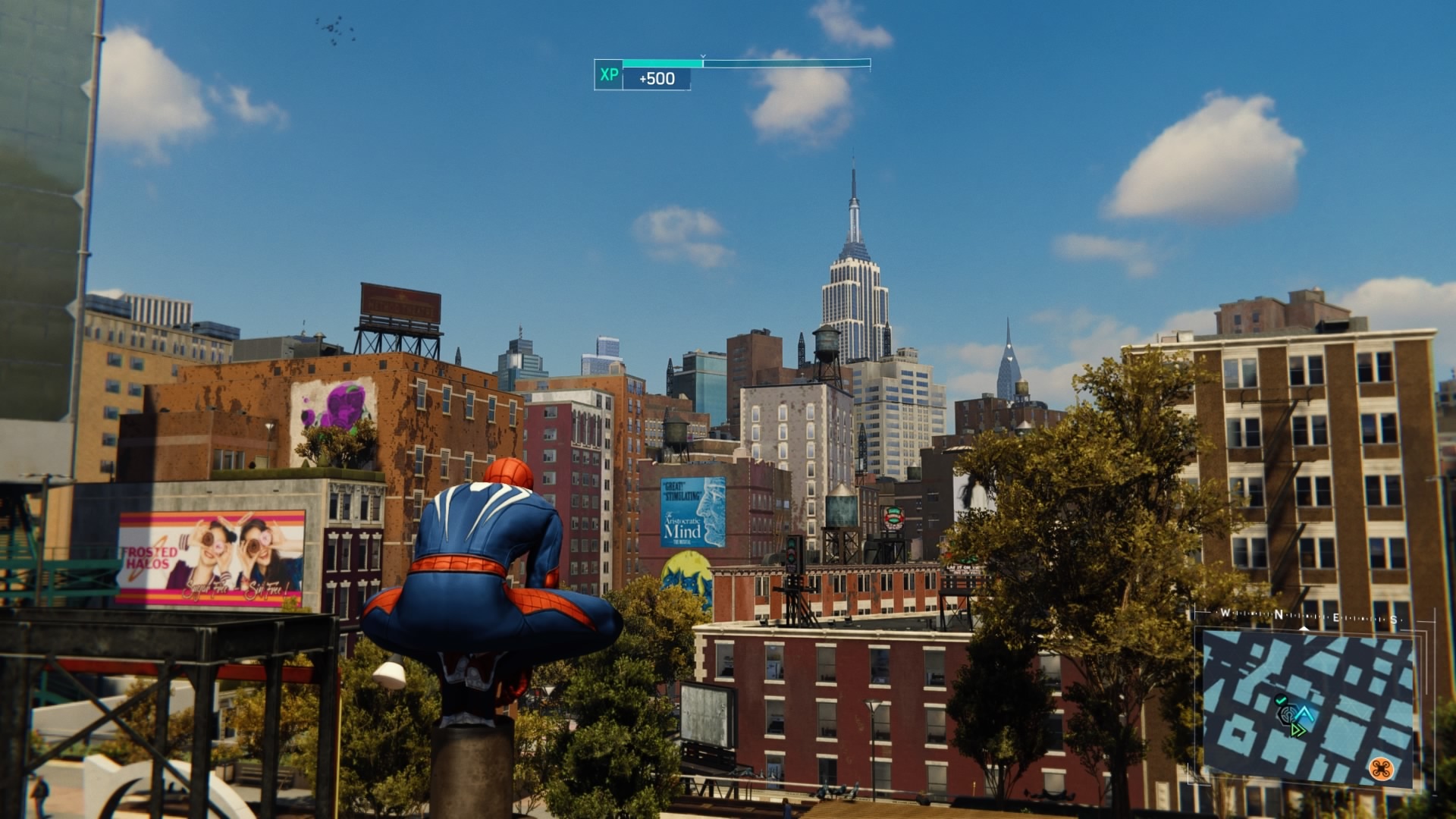Select the surveillance tower icon on the minimap
The image size is (1456, 819).
1288,714
